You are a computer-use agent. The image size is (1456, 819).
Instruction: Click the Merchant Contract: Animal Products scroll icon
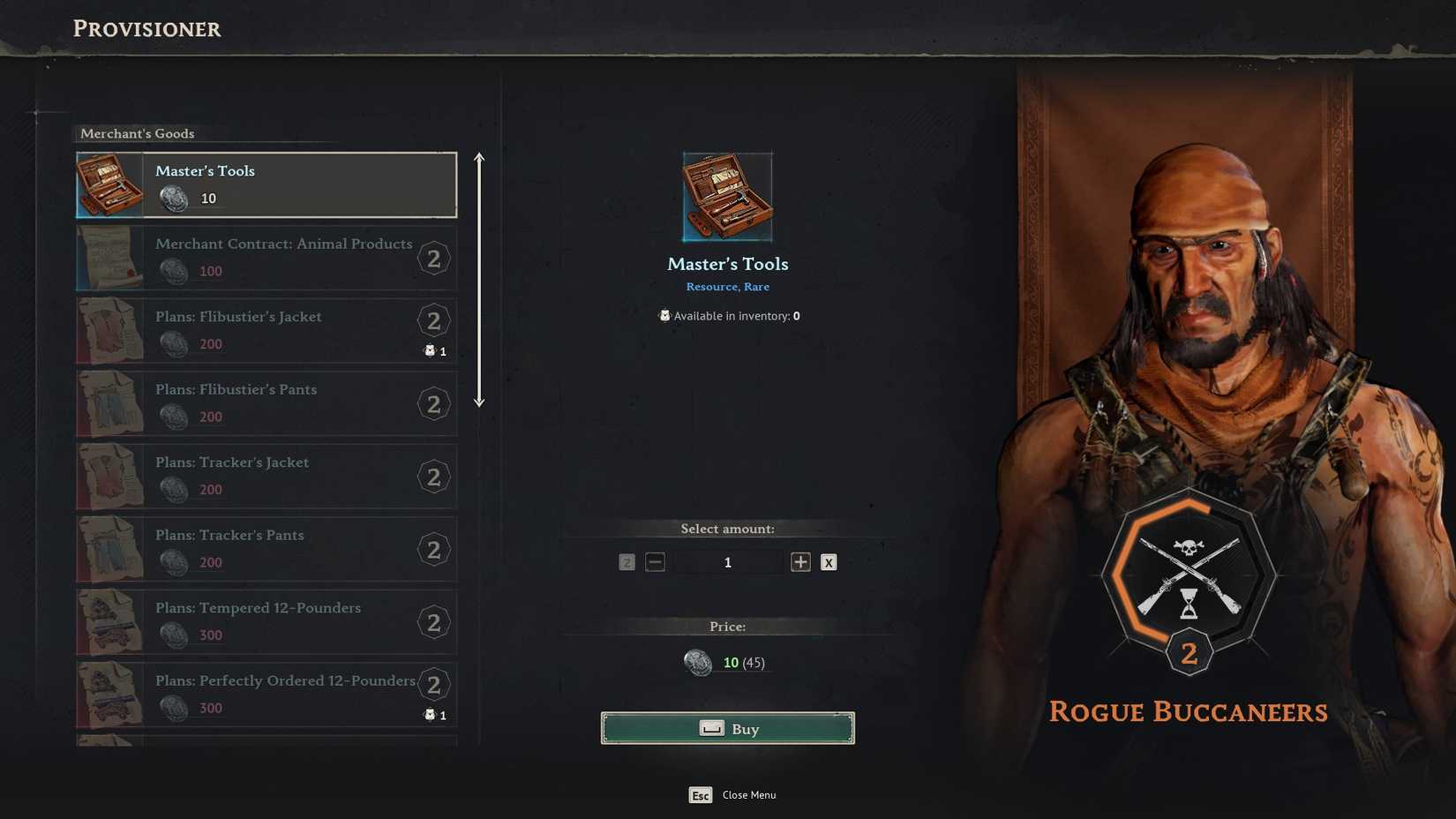(x=110, y=258)
